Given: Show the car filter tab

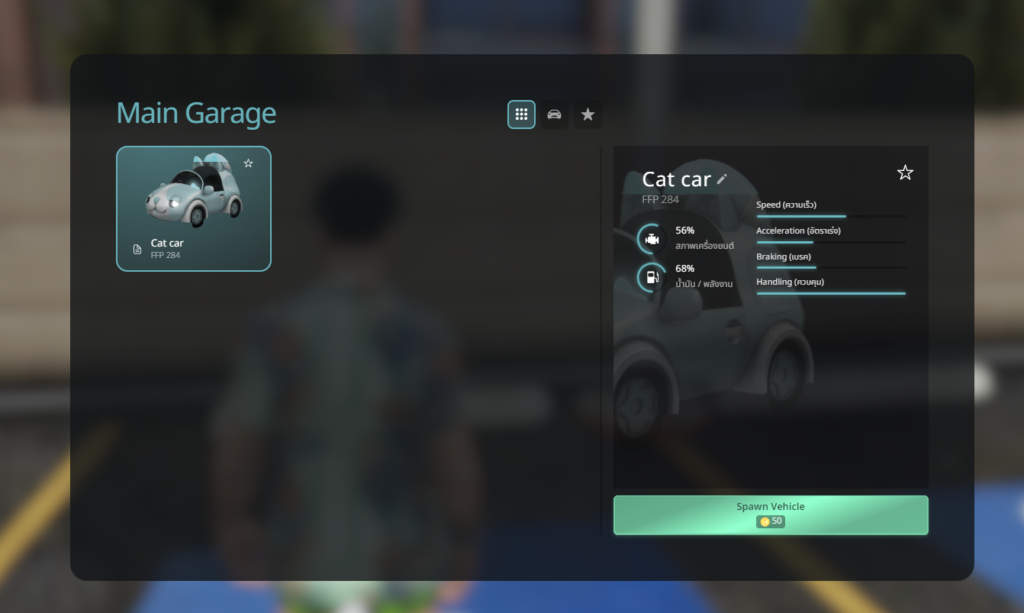Looking at the screenshot, I should click(x=554, y=115).
